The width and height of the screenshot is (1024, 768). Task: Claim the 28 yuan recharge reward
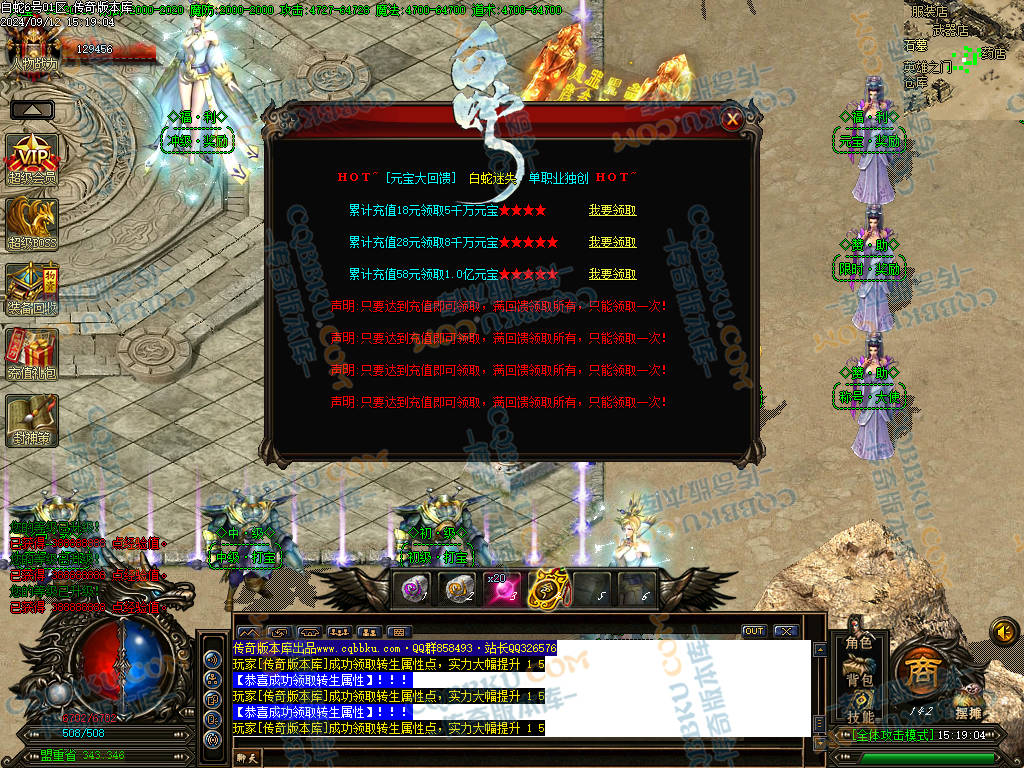[612, 243]
